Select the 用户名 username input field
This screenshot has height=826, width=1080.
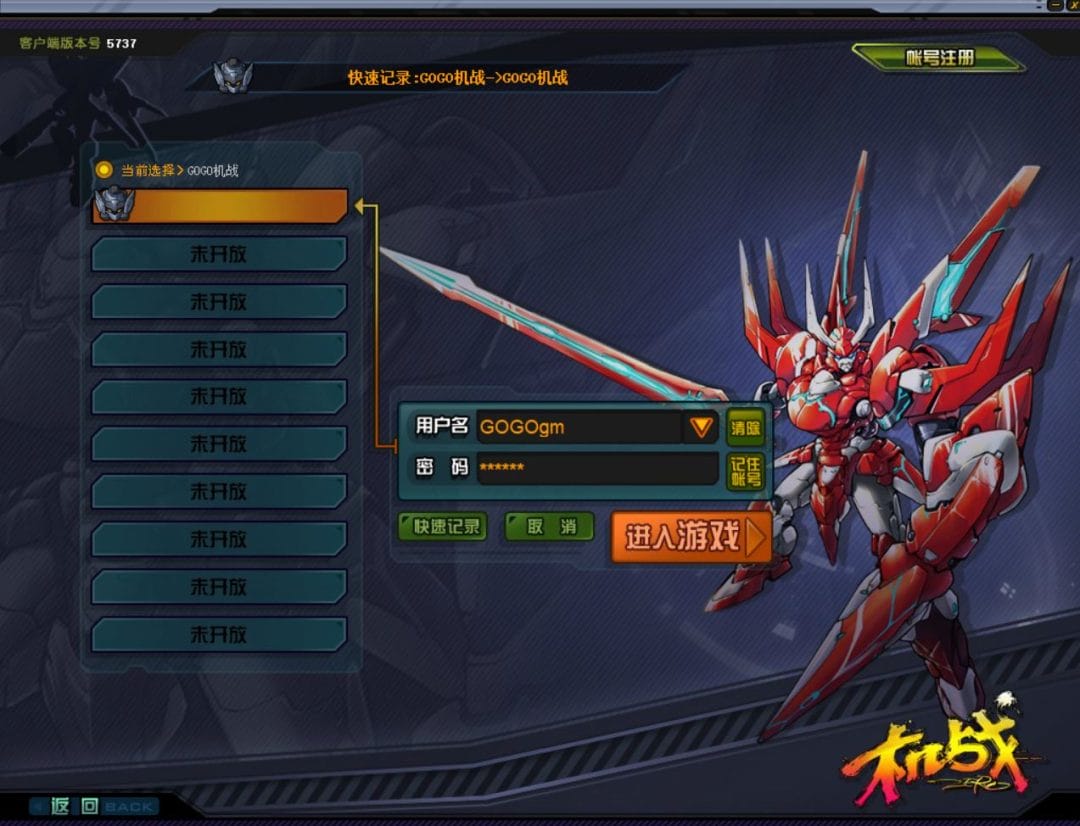(578, 427)
